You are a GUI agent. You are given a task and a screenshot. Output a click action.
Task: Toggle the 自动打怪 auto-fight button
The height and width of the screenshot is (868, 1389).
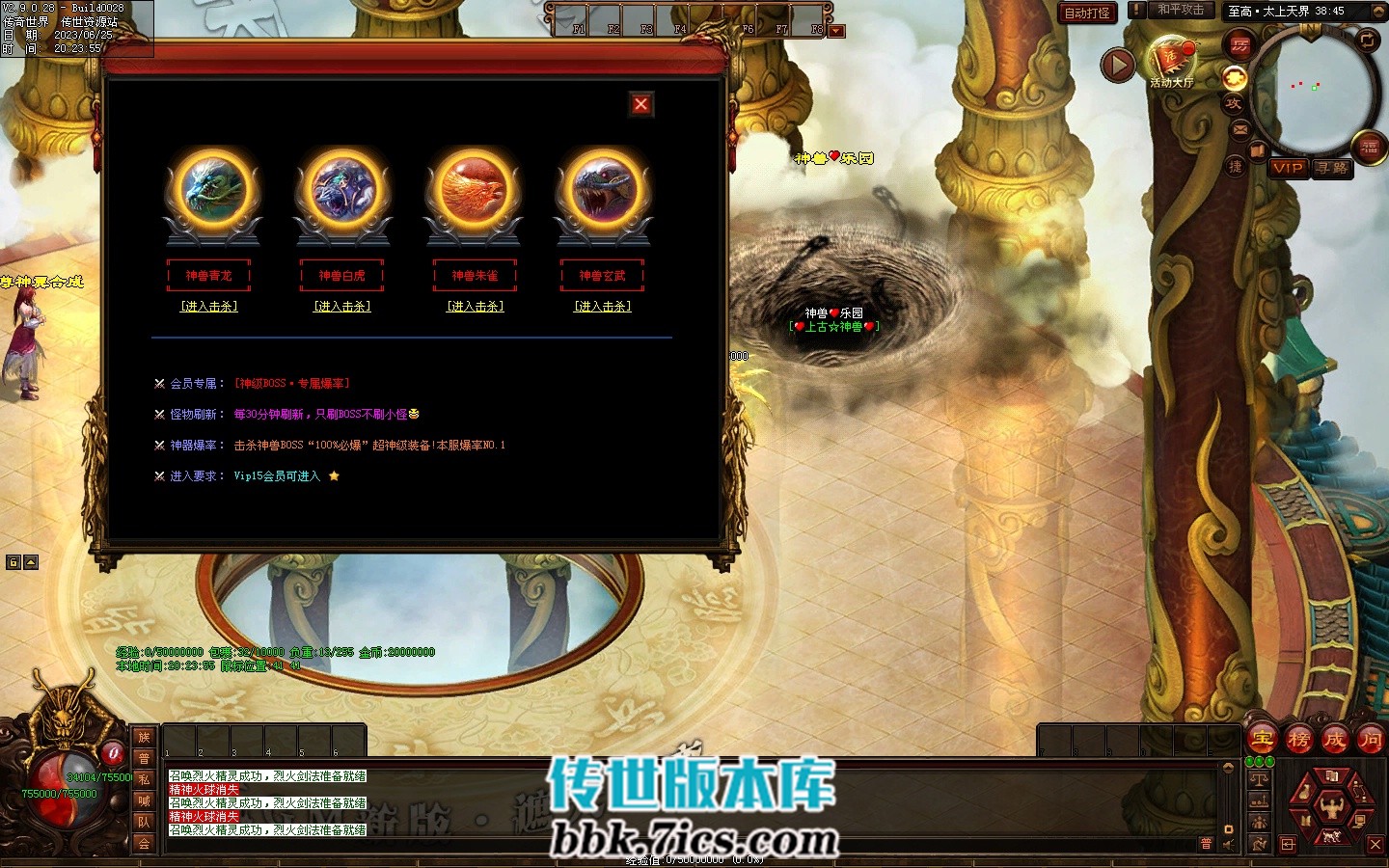tap(1087, 13)
